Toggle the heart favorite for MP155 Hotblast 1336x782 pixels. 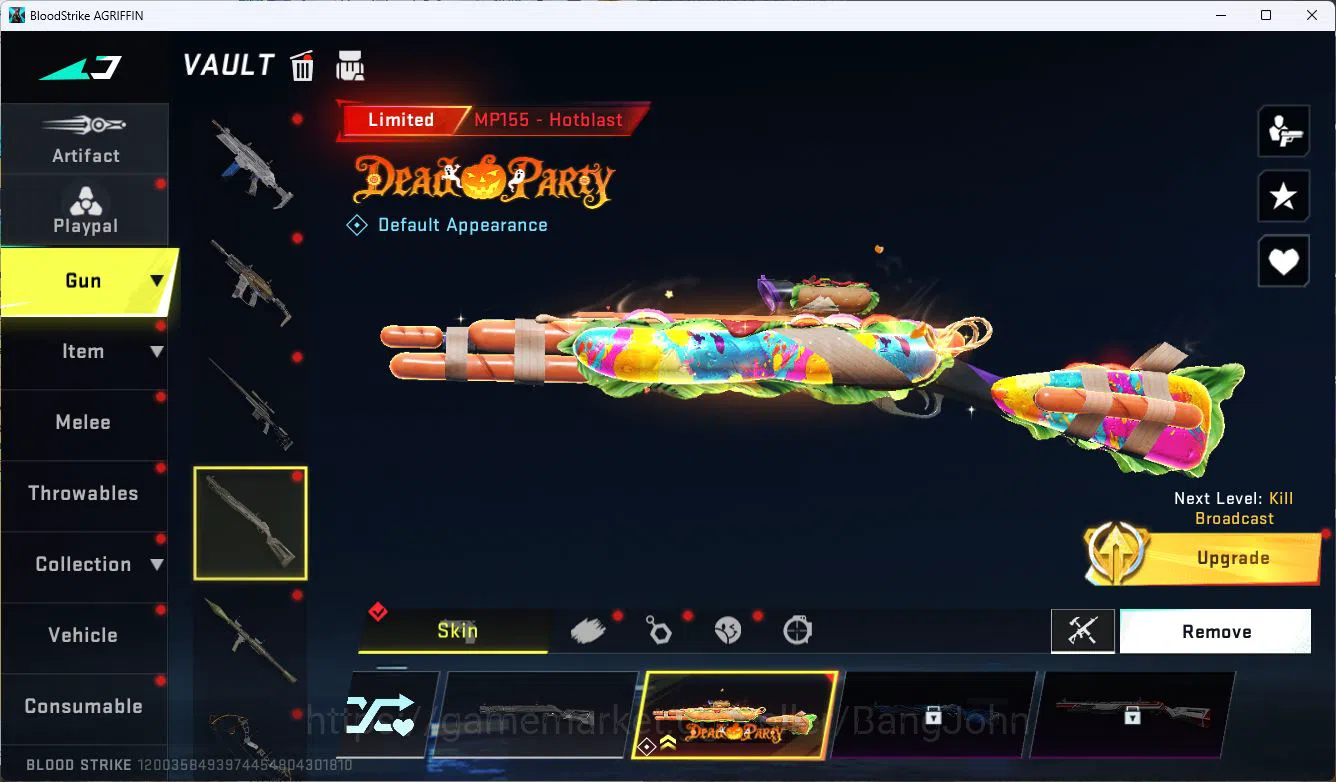1283,261
